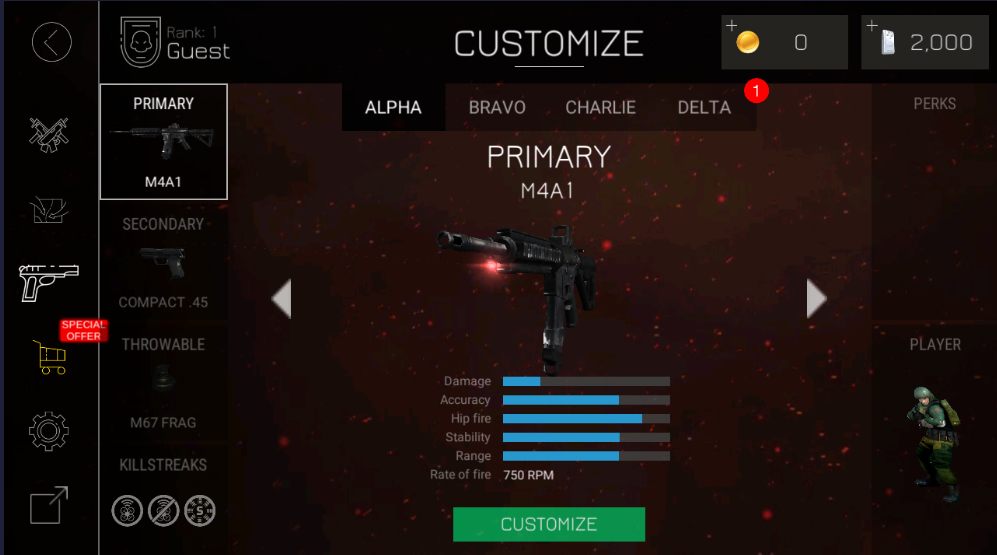Switch to the Charlie loadout tab
997x555 pixels.
pyautogui.click(x=601, y=108)
